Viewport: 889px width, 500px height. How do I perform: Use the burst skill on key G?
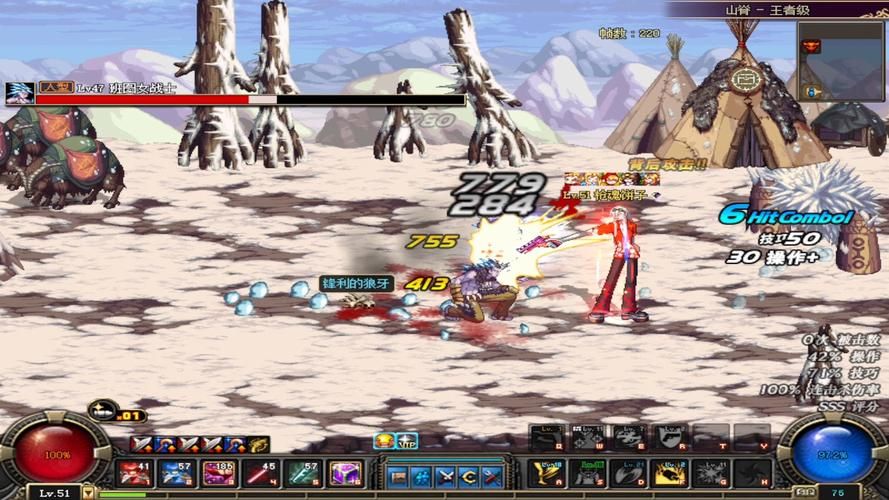point(710,472)
